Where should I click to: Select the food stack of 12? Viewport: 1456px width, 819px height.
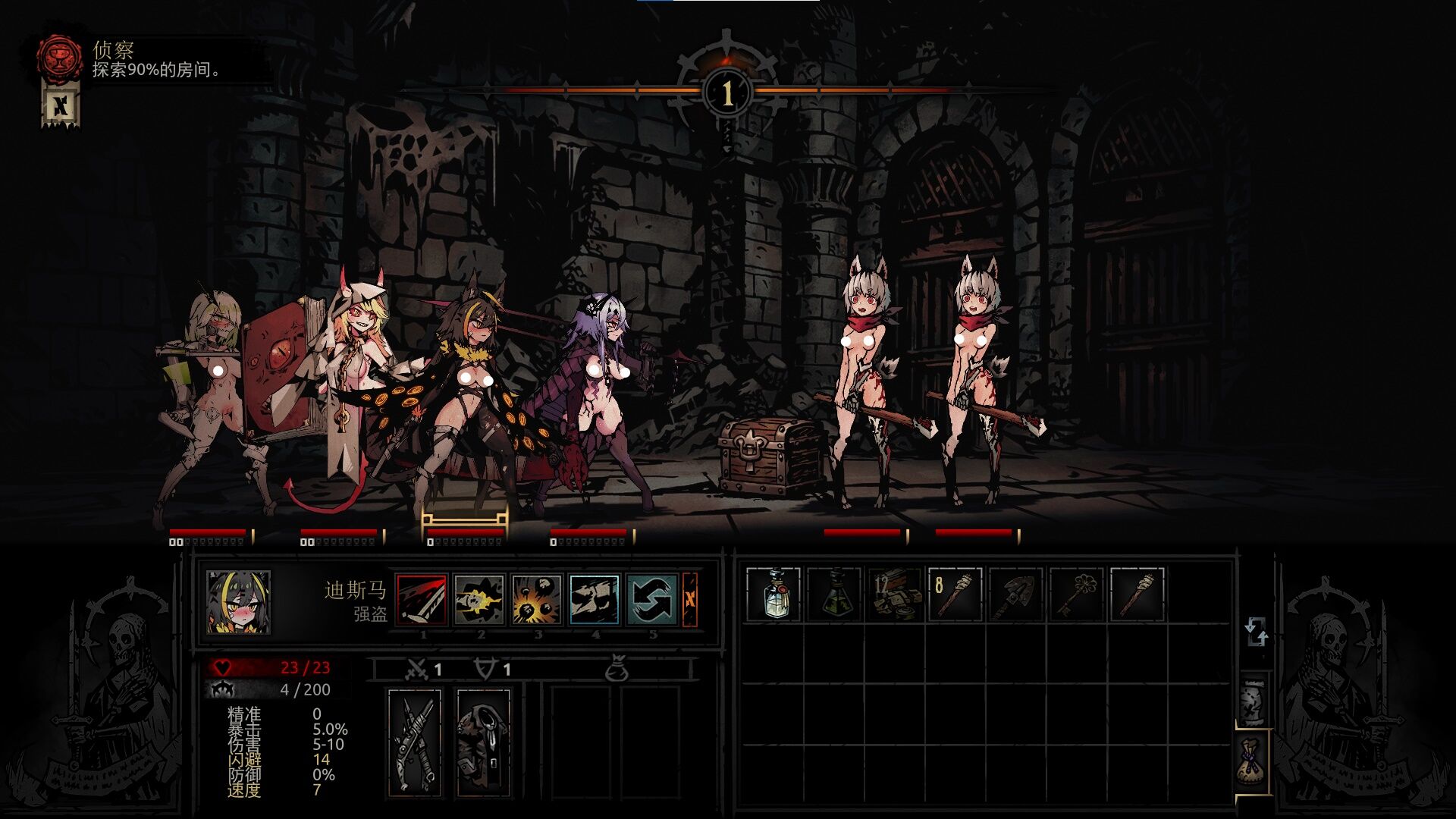pyautogui.click(x=895, y=595)
